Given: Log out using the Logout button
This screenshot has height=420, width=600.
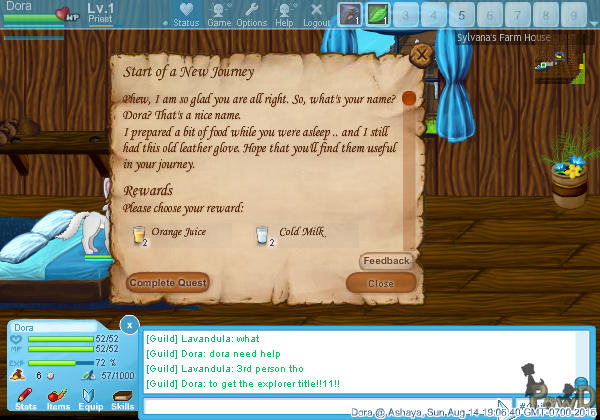Looking at the screenshot, I should (x=316, y=15).
